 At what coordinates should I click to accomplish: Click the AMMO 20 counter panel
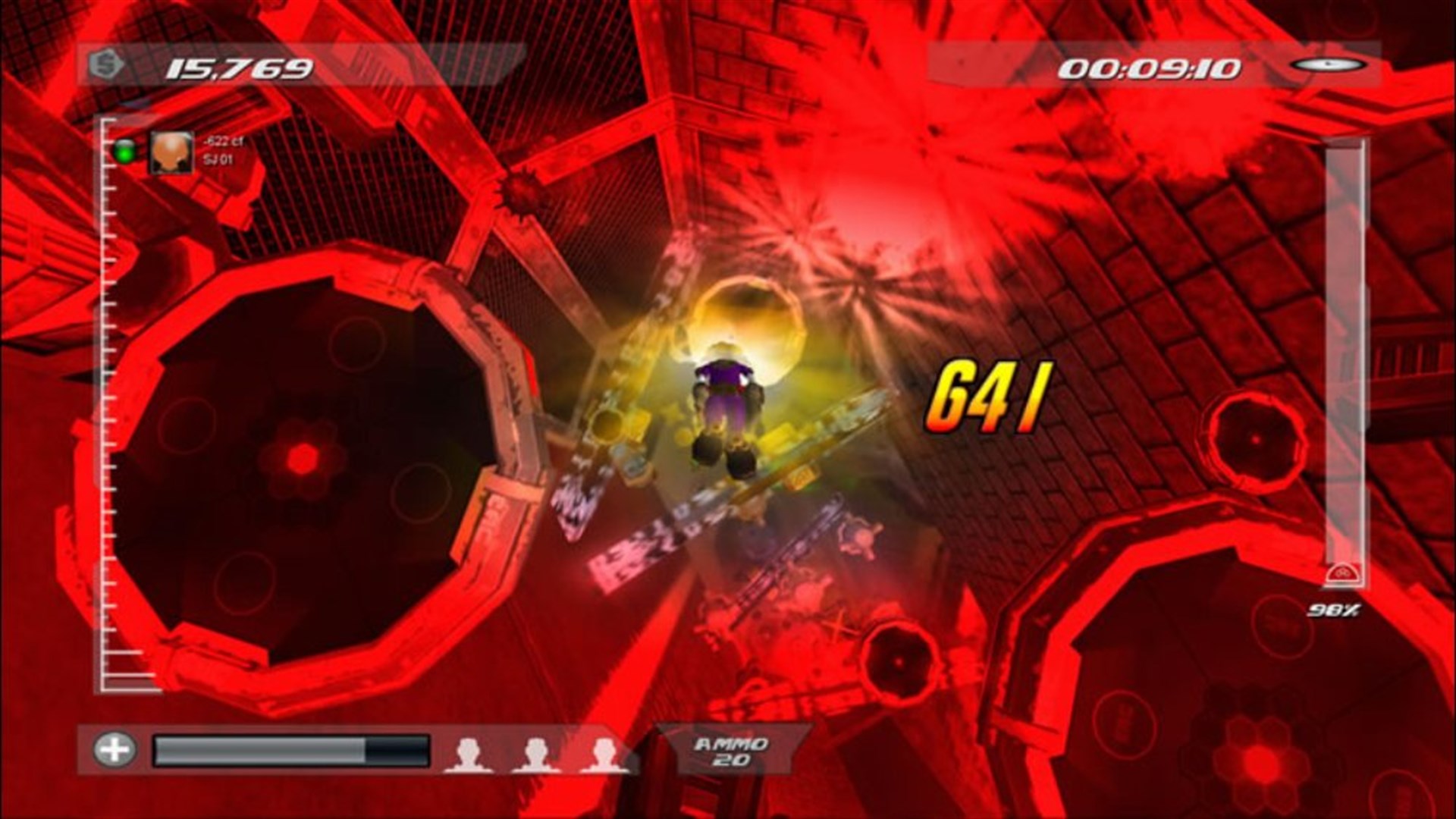click(x=730, y=749)
